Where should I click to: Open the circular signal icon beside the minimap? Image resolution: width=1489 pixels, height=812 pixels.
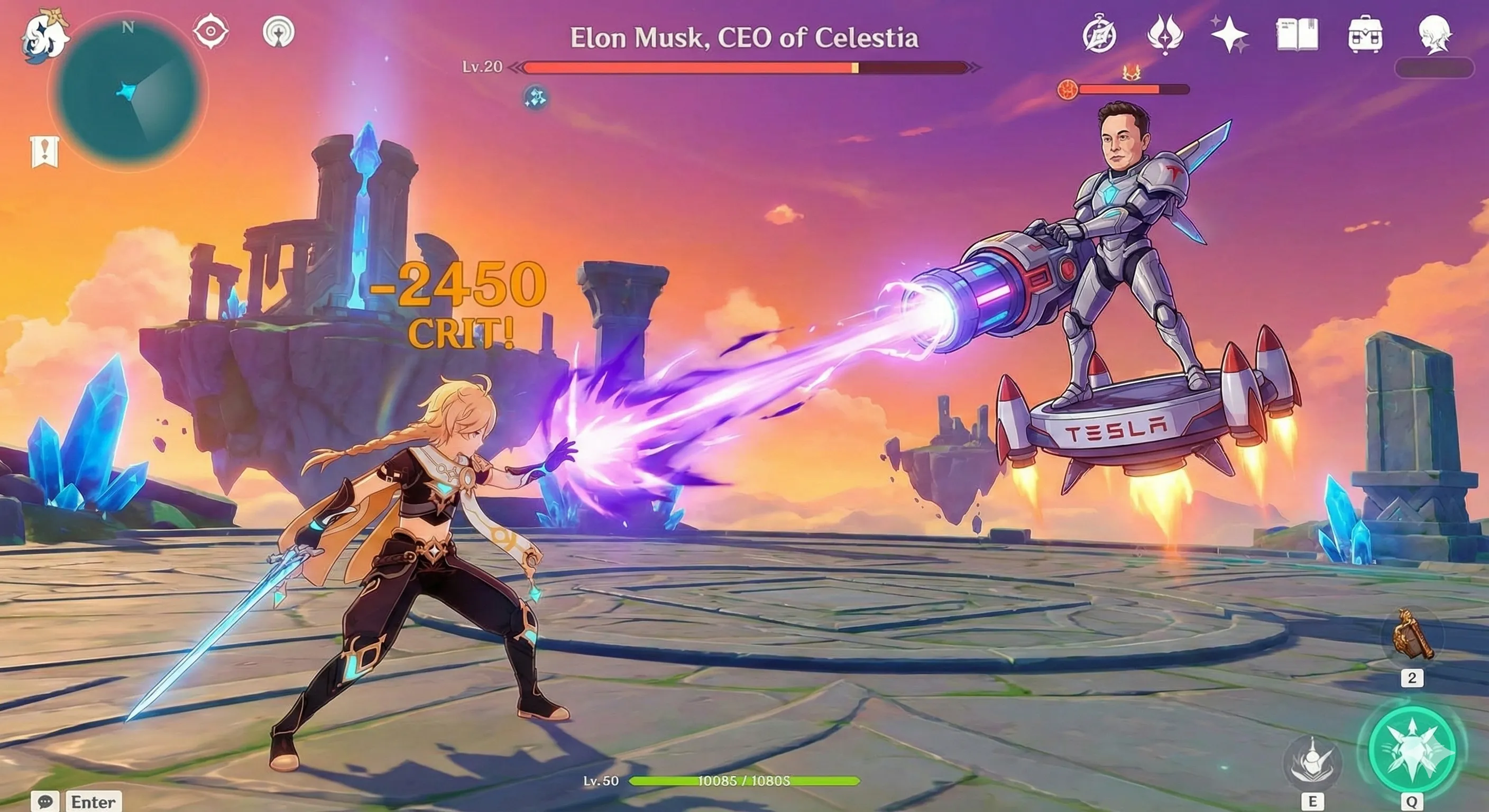[279, 32]
